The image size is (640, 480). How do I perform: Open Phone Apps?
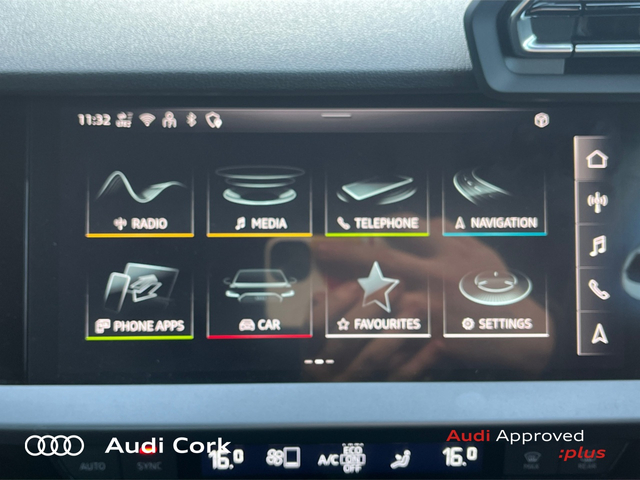coord(140,302)
